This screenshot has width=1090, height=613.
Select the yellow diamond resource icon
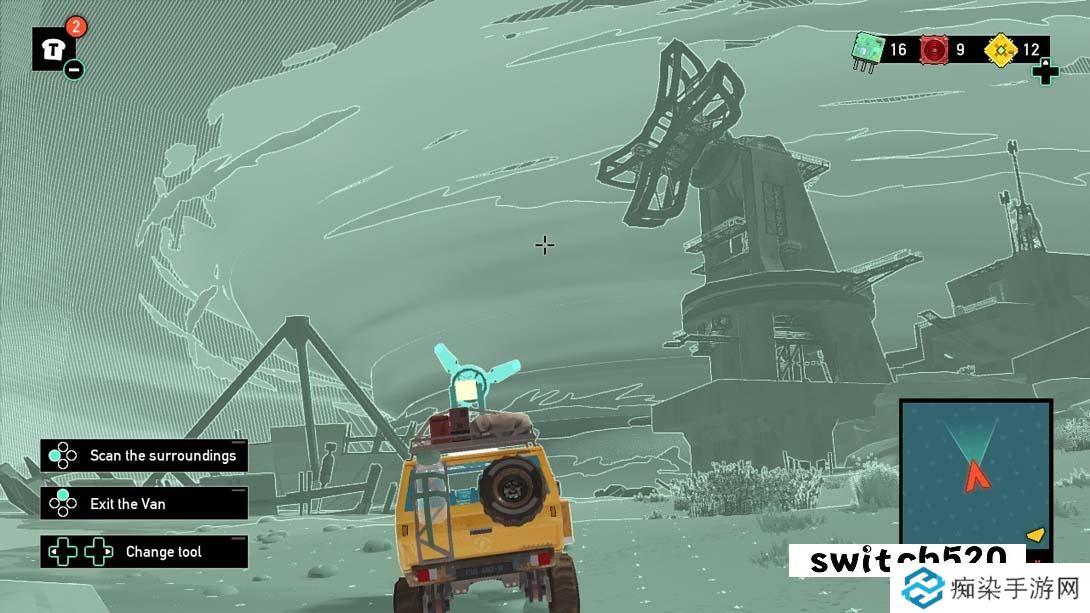999,49
